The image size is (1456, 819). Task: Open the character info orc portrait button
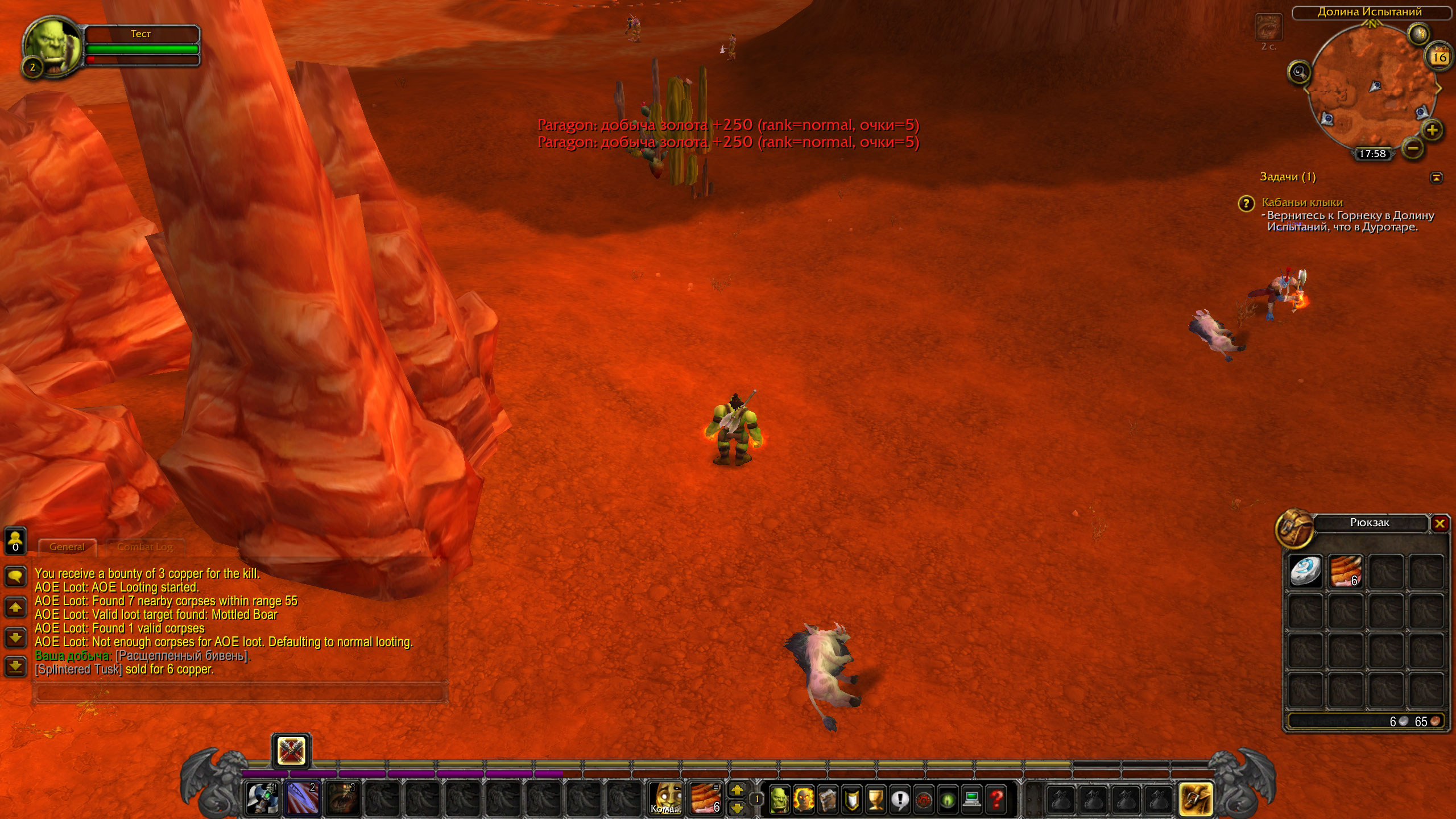(x=779, y=800)
